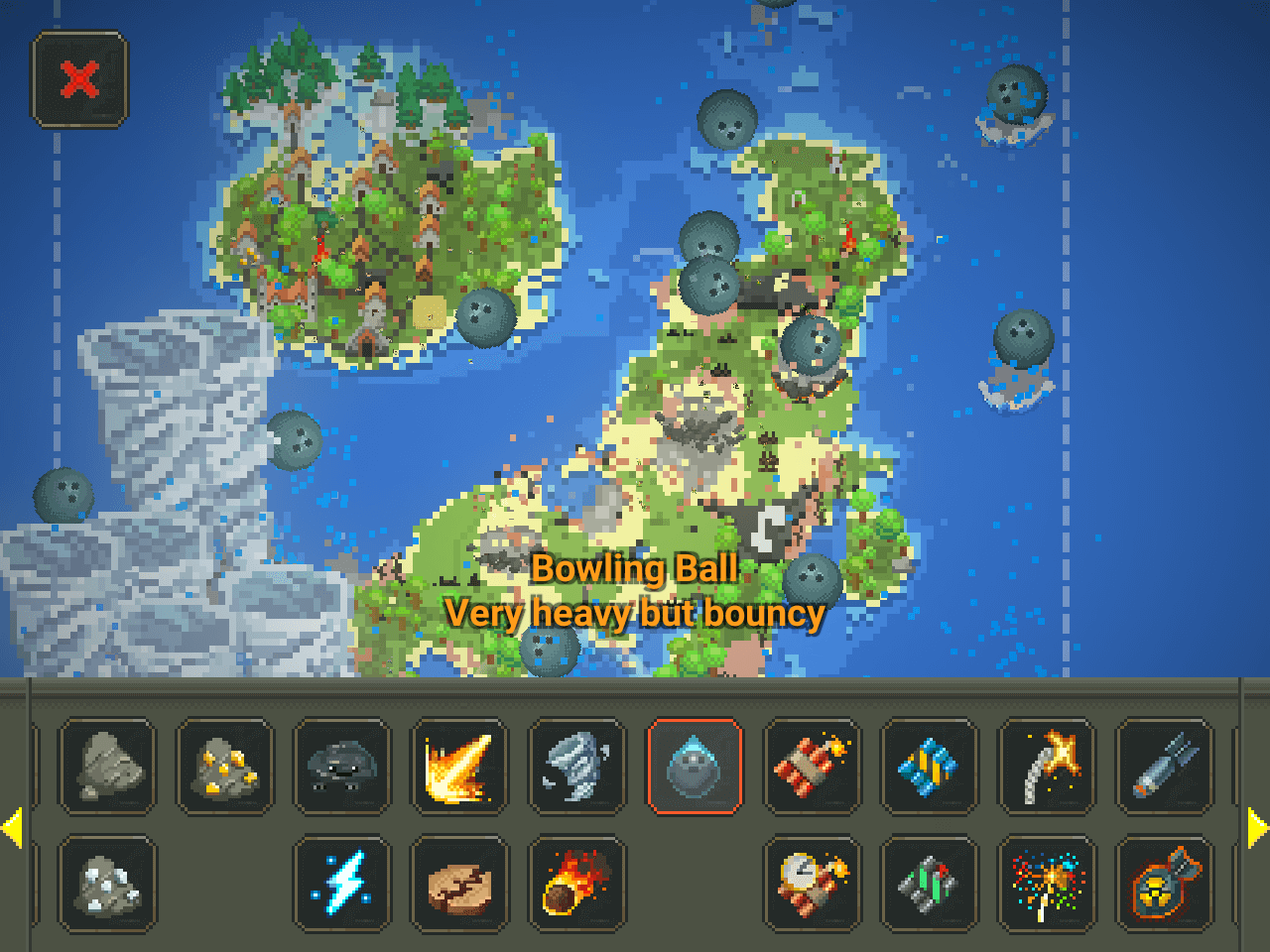This screenshot has width=1270, height=952.
Task: Select the highlighted Bowling Ball power
Action: click(695, 767)
